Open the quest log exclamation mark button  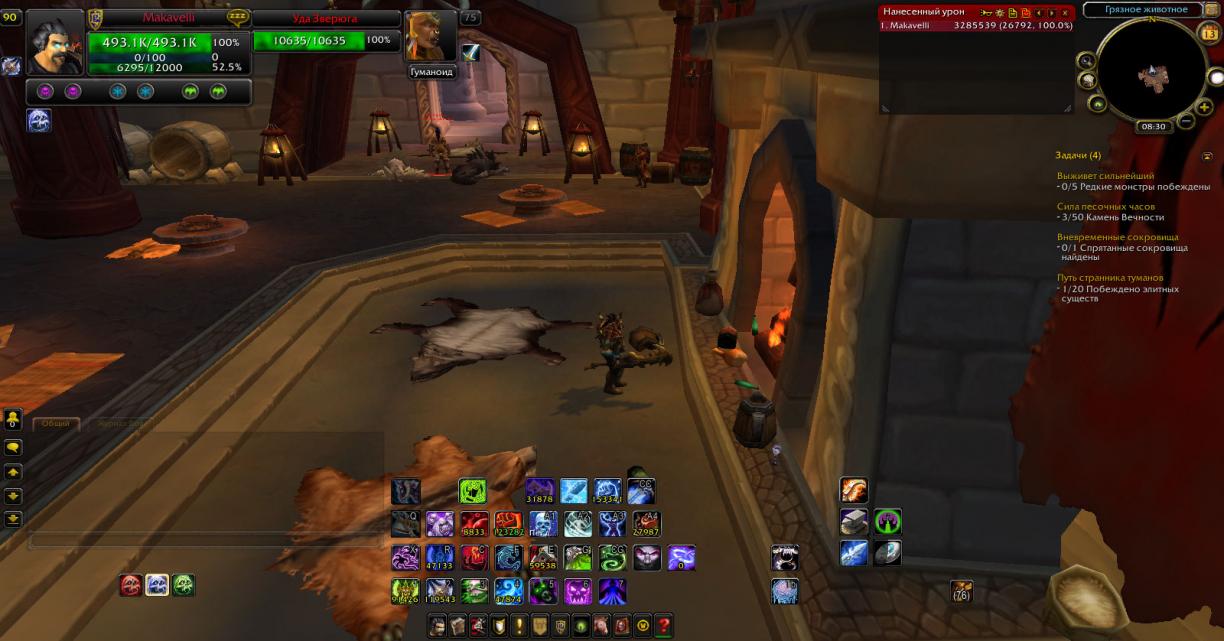[519, 626]
